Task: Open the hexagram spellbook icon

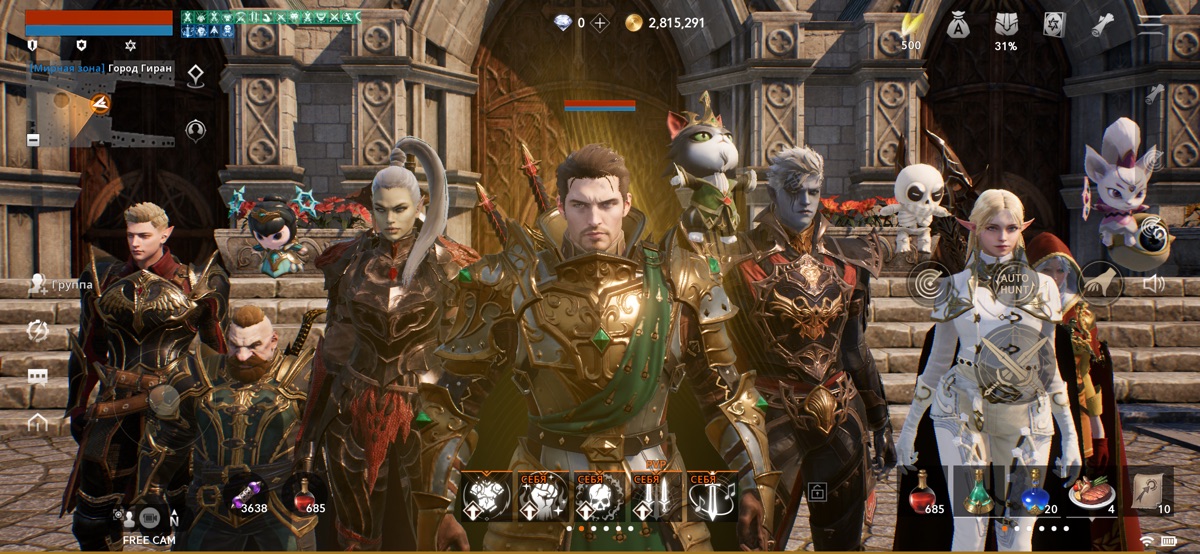Action: [x=1053, y=25]
